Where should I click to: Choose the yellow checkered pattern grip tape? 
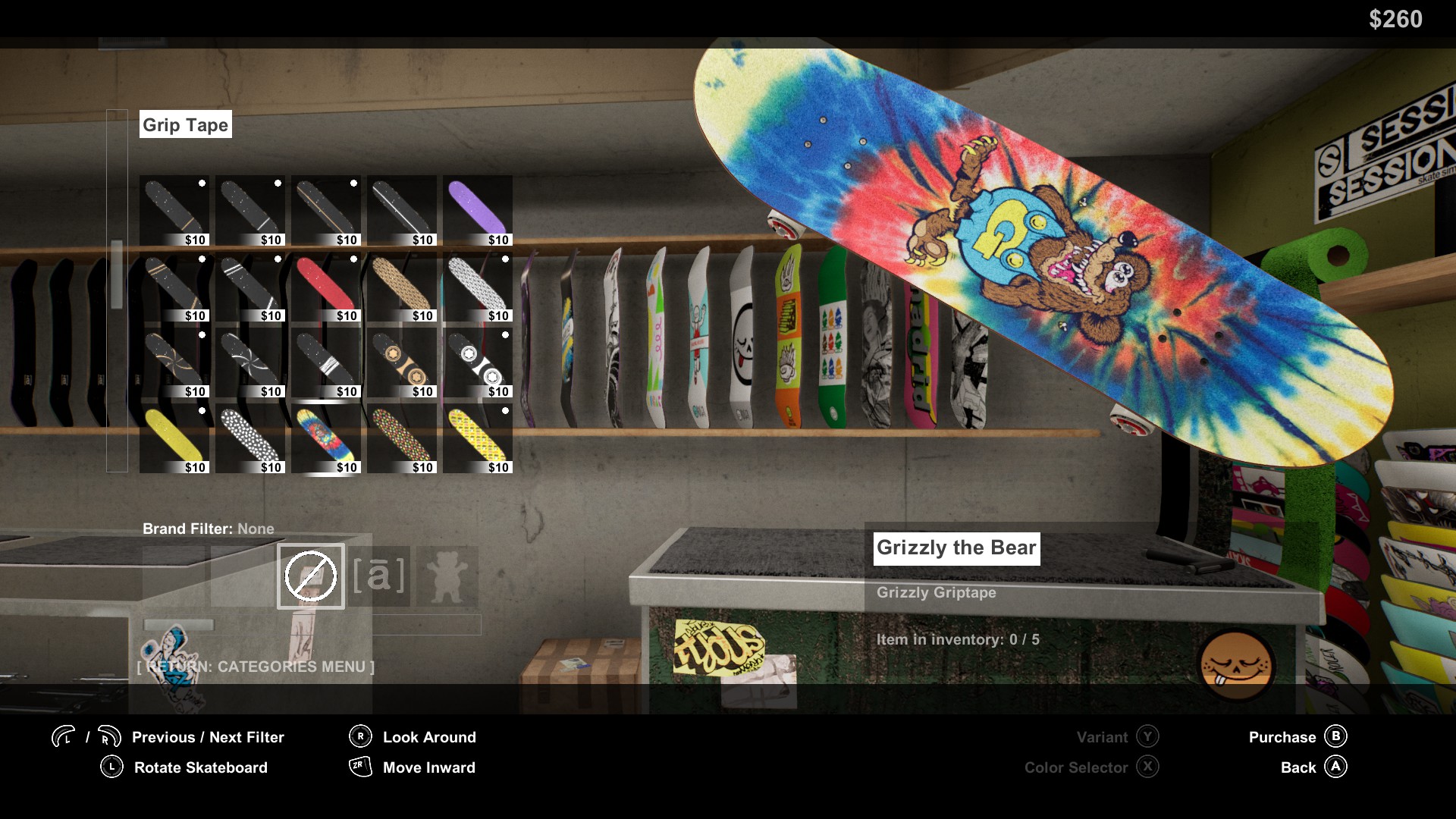pos(478,438)
